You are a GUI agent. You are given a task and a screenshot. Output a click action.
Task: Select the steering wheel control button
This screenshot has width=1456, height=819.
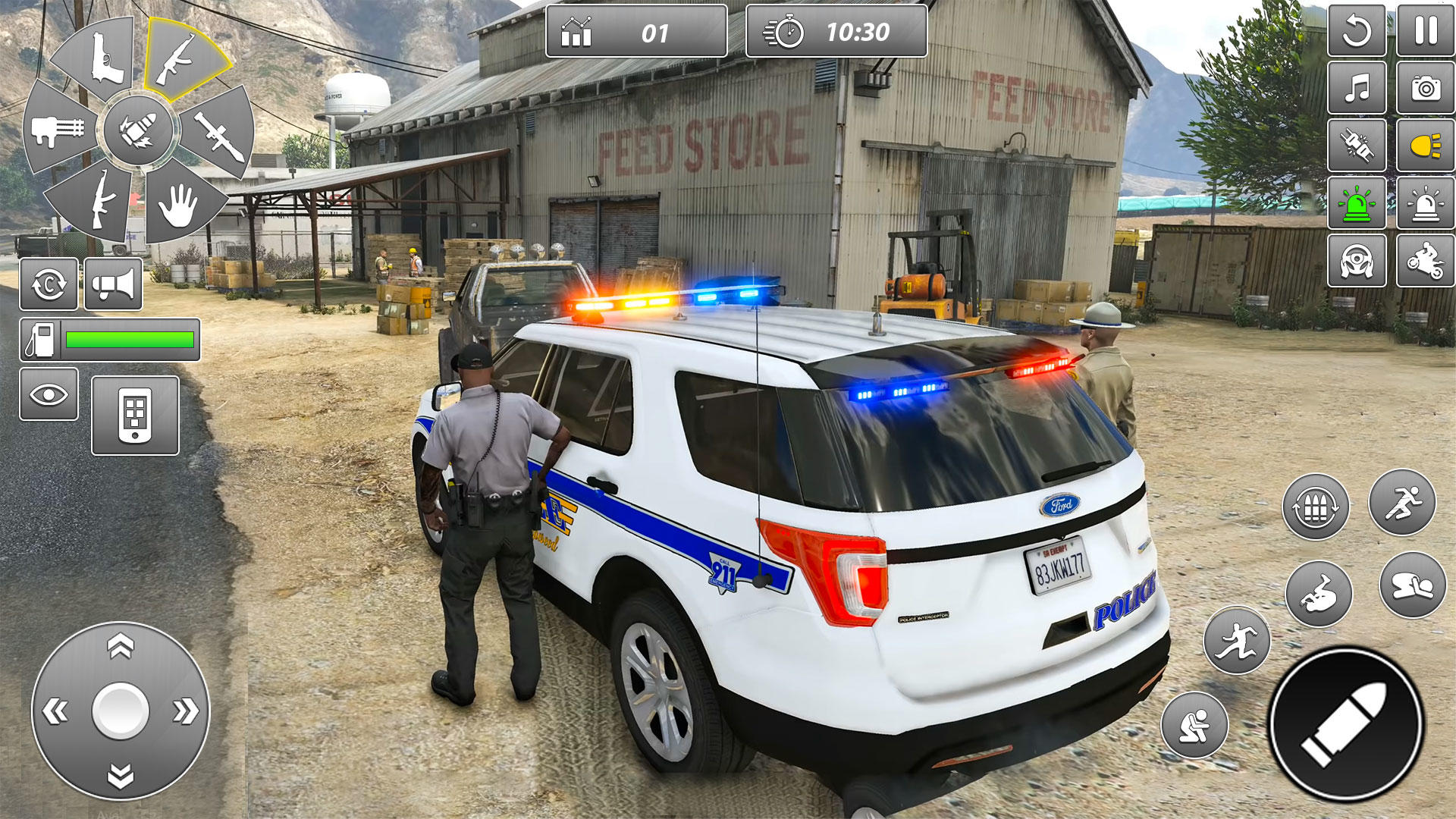(x=1357, y=261)
